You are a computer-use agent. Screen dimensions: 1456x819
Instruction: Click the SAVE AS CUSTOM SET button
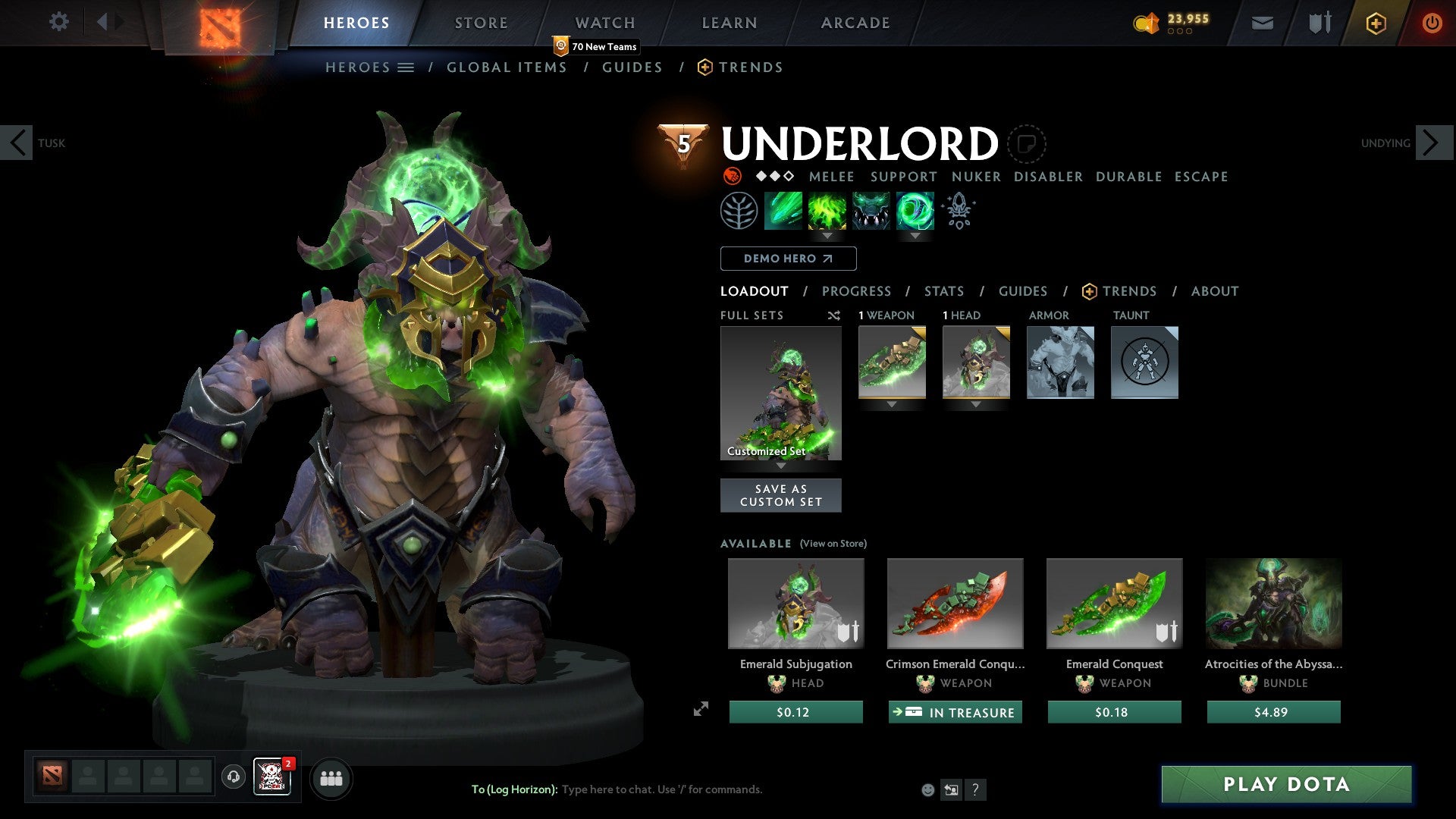click(x=780, y=494)
